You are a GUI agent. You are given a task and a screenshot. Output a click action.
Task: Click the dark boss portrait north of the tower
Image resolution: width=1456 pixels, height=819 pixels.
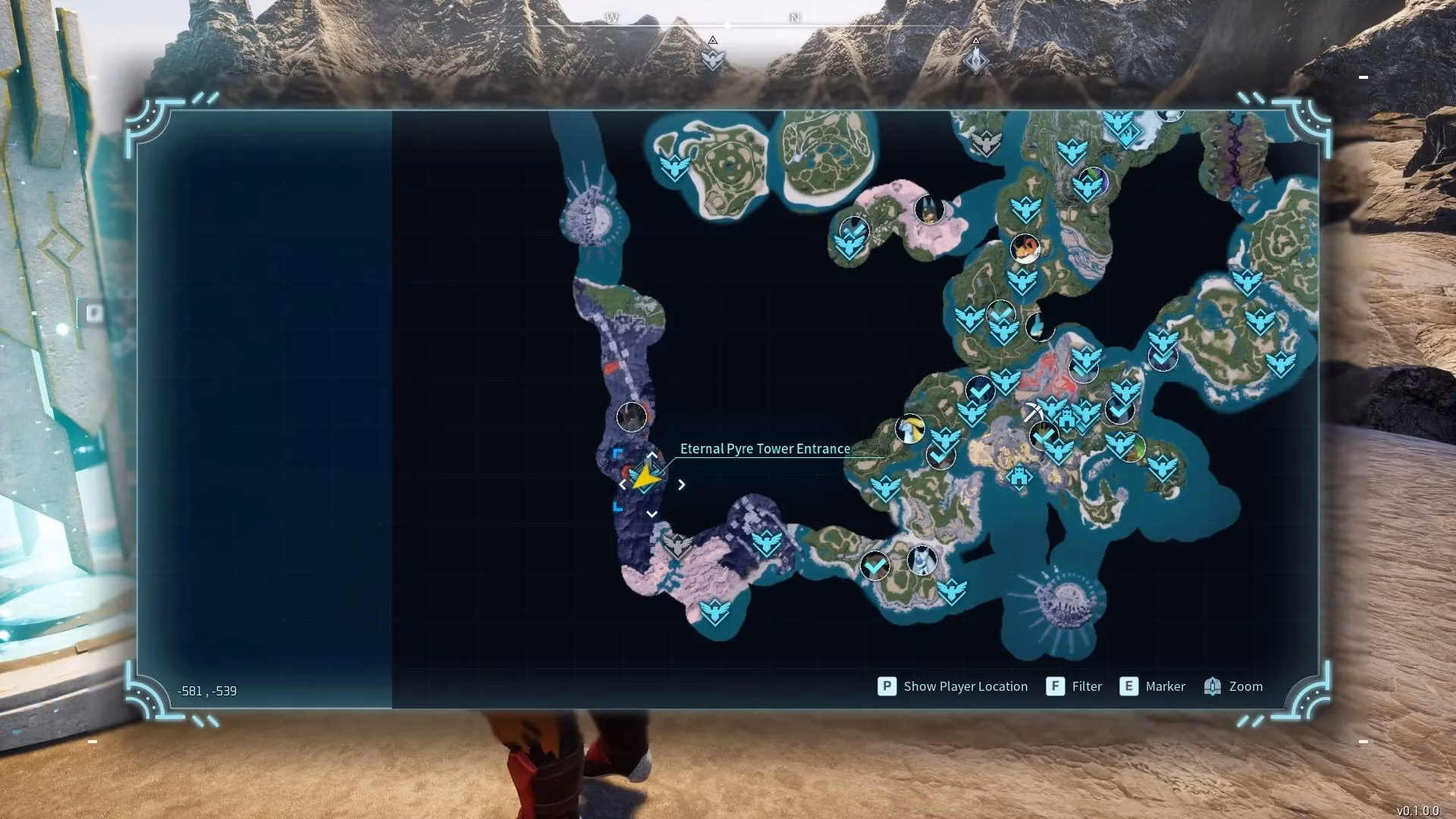coord(632,416)
